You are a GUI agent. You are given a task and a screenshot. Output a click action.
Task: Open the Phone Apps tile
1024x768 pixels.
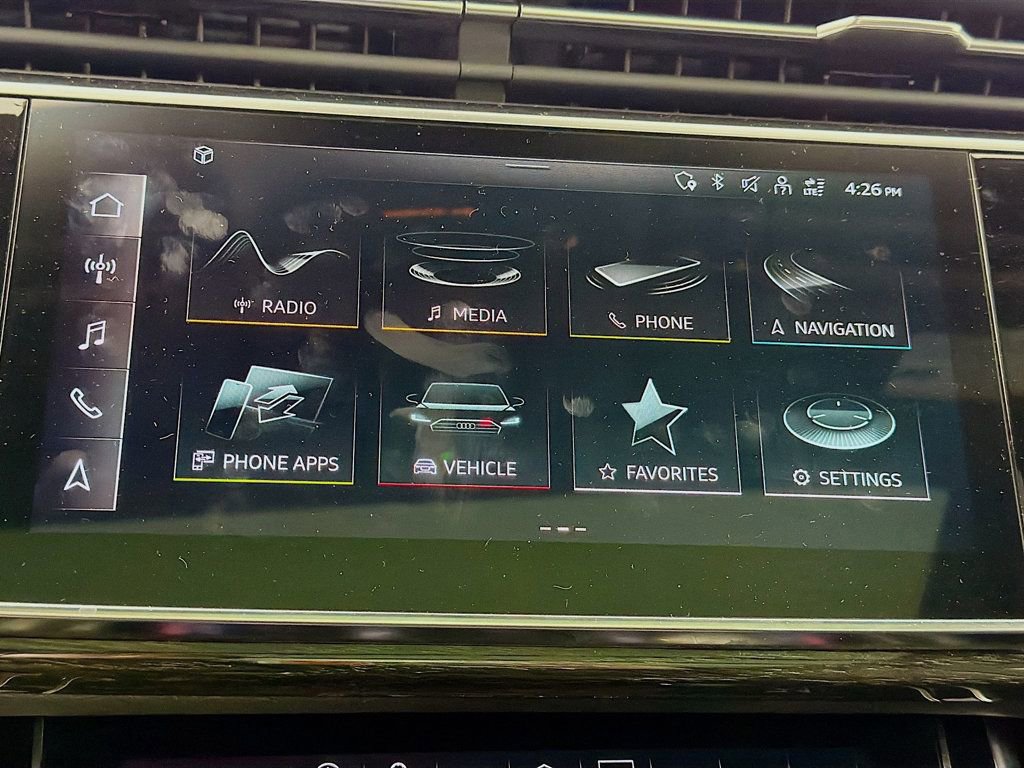265,425
